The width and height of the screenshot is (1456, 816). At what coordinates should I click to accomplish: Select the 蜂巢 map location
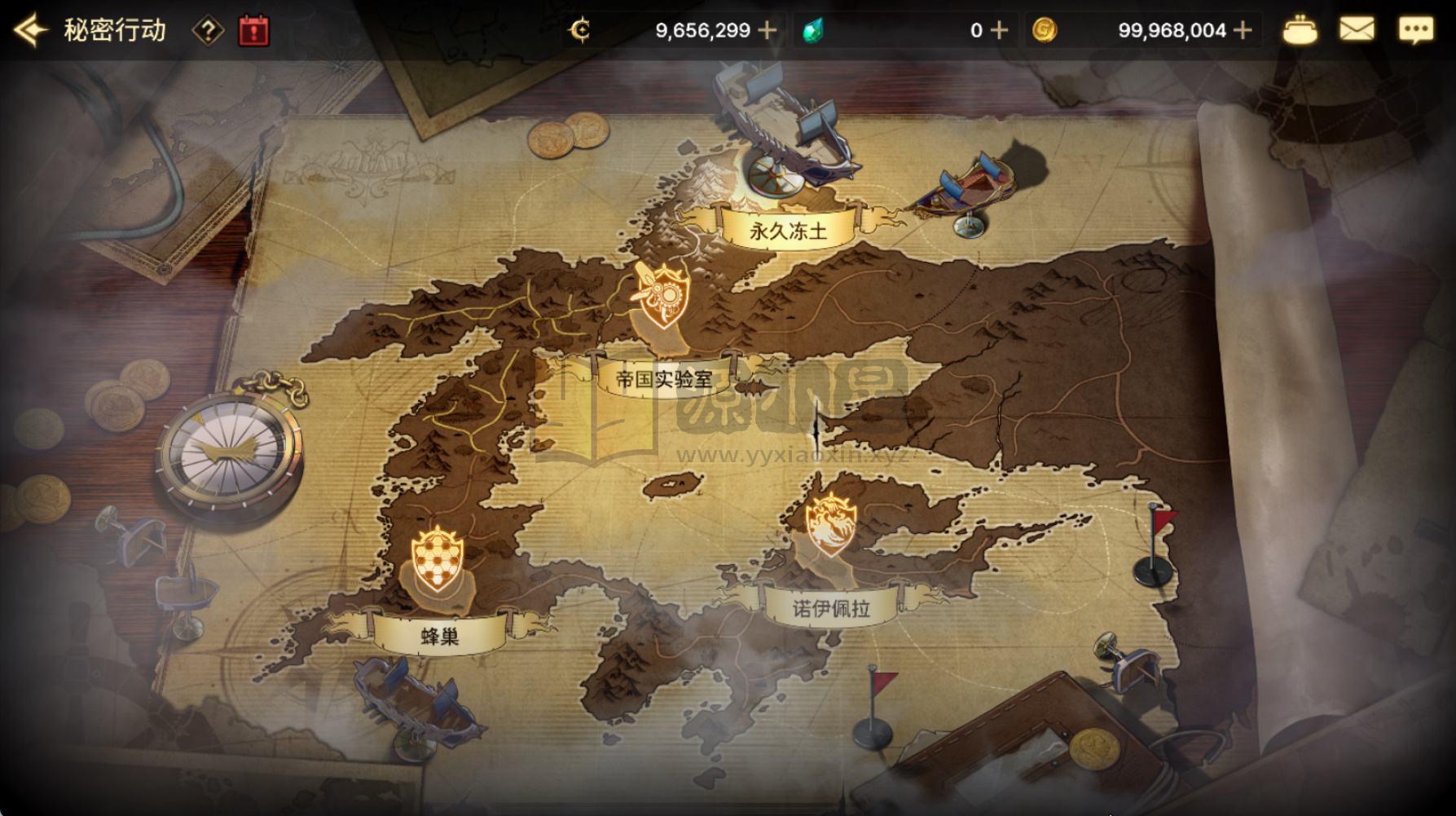pos(440,637)
